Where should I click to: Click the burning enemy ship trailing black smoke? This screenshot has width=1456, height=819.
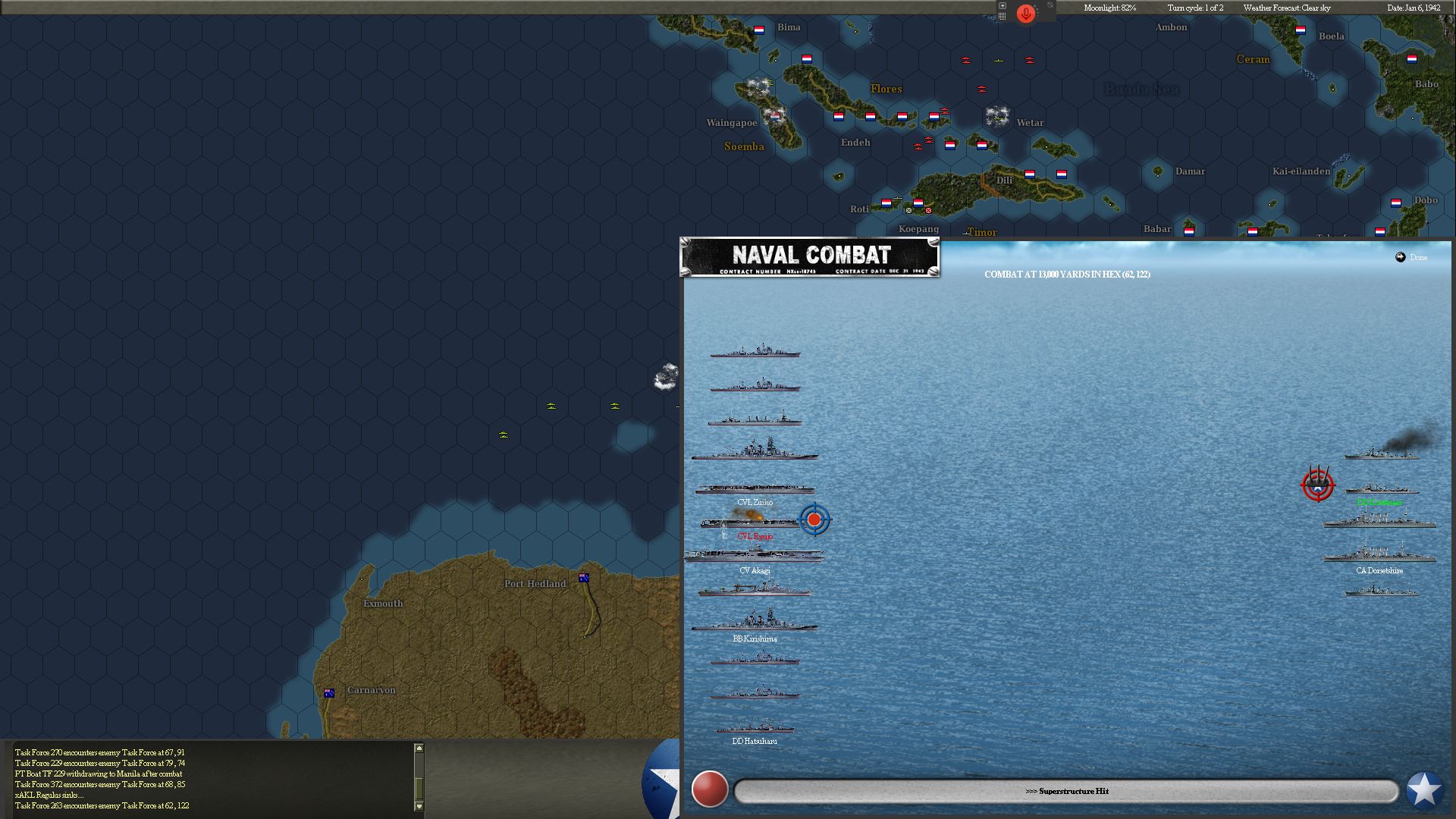(x=1380, y=458)
